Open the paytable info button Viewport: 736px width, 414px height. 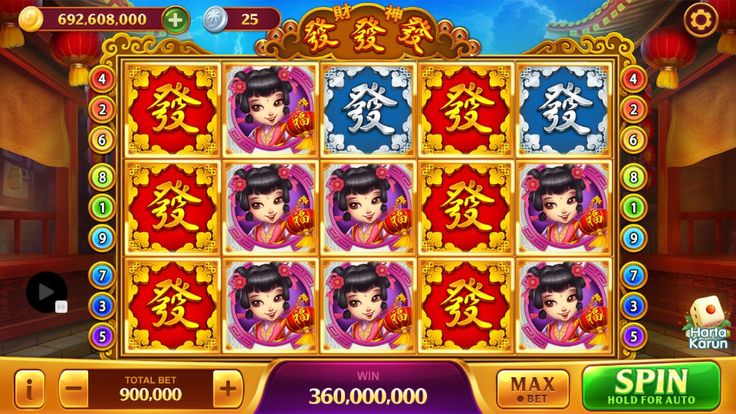click(30, 387)
